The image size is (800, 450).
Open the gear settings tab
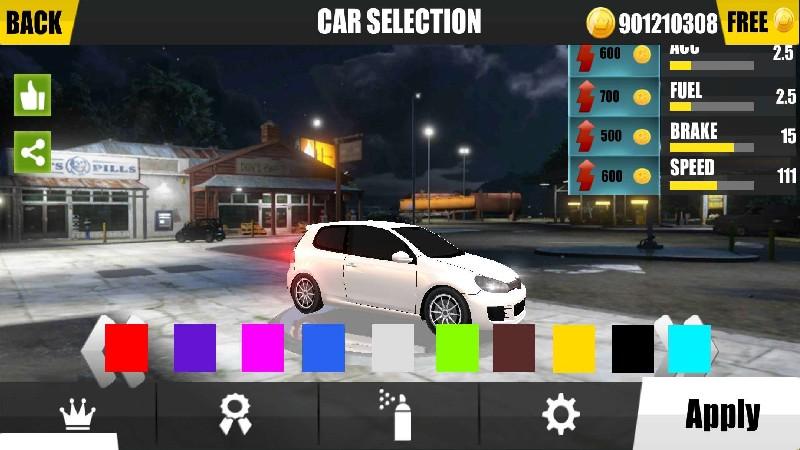point(560,414)
